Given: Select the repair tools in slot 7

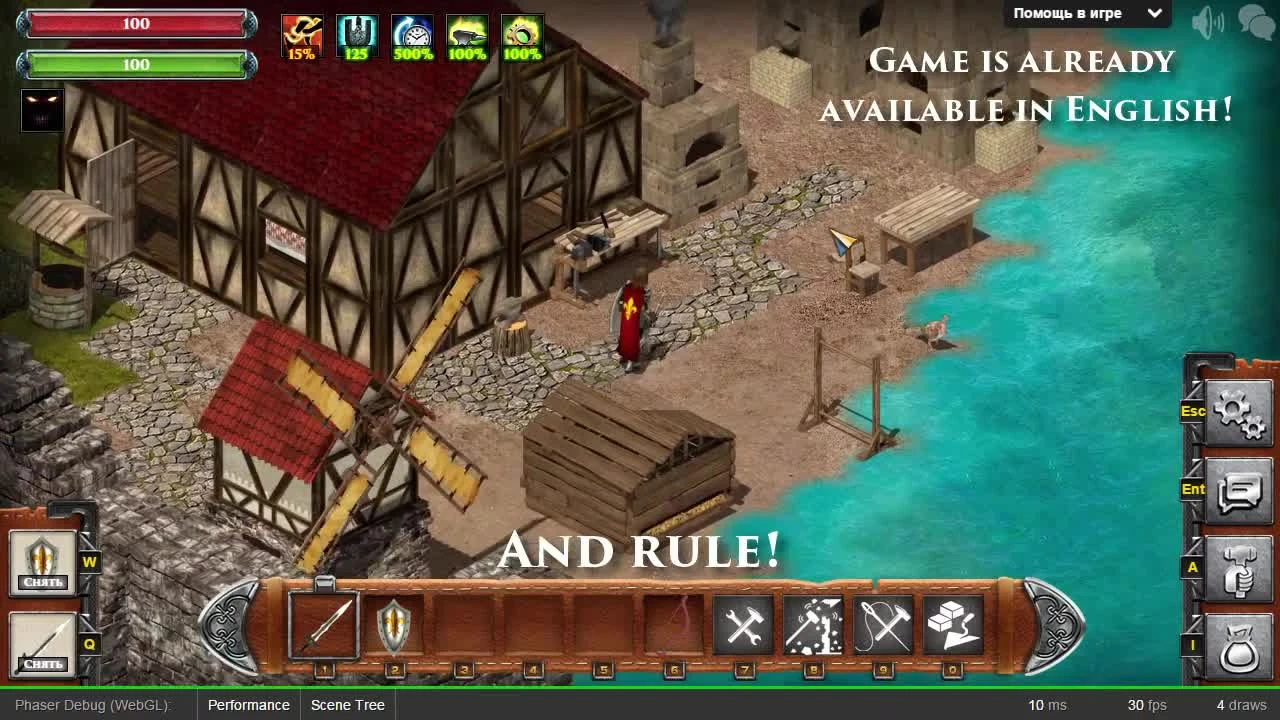Looking at the screenshot, I should (744, 622).
